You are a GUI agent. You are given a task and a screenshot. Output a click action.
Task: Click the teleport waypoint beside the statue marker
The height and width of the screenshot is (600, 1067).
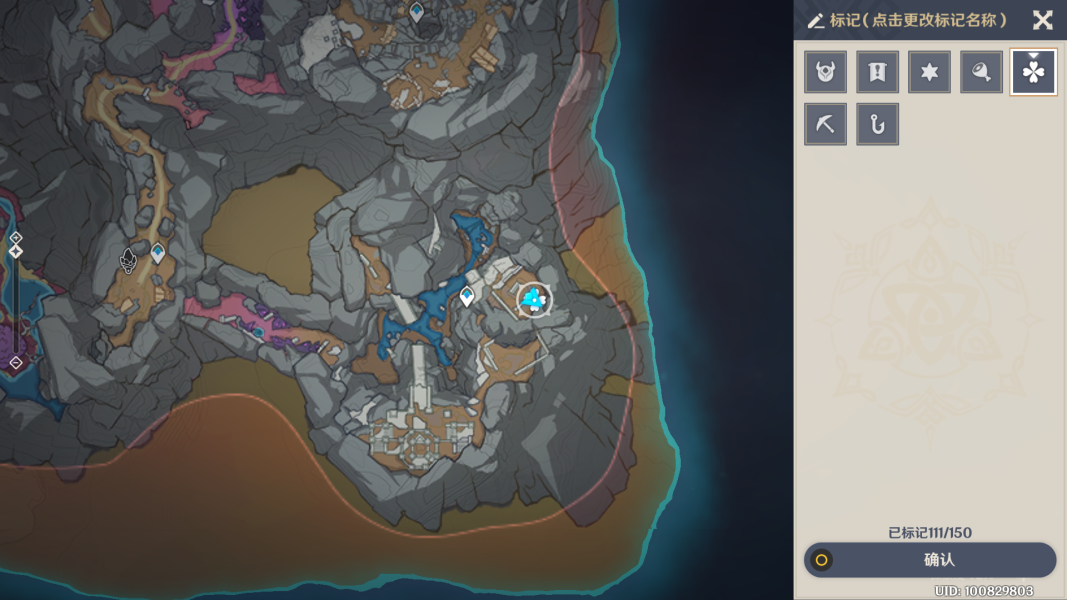(158, 252)
